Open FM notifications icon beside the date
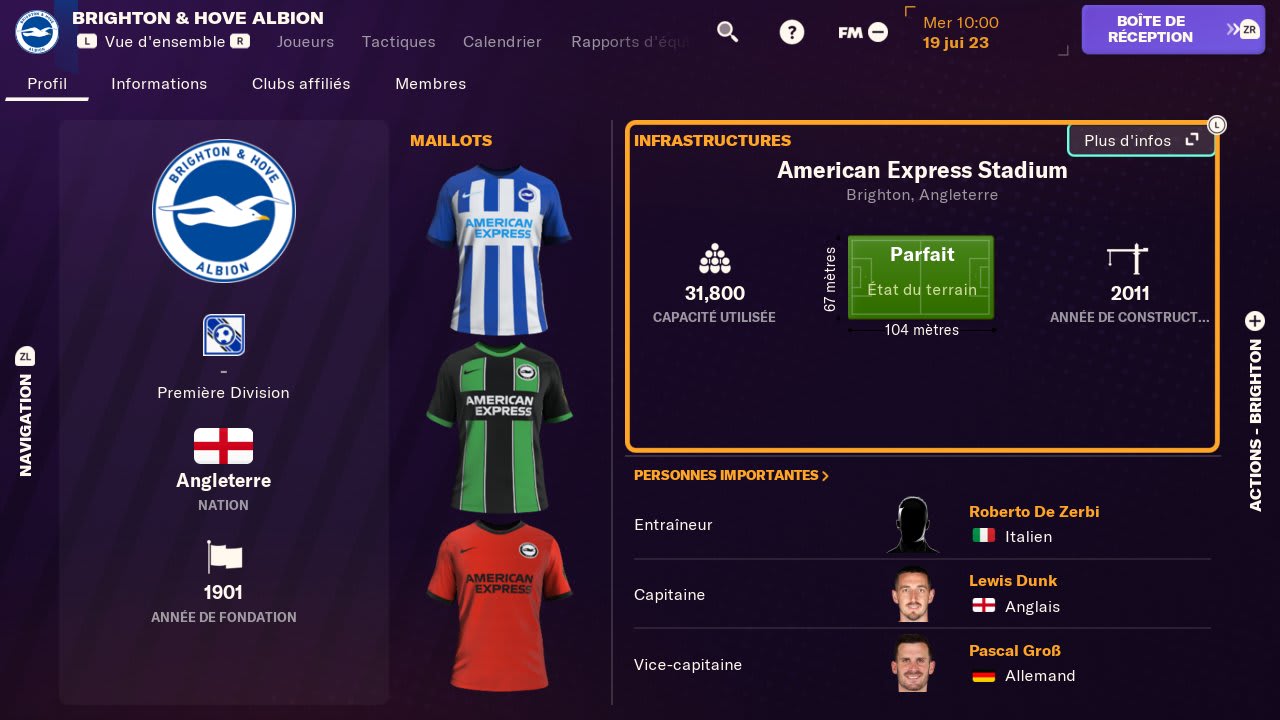This screenshot has width=1280, height=720. tap(878, 31)
